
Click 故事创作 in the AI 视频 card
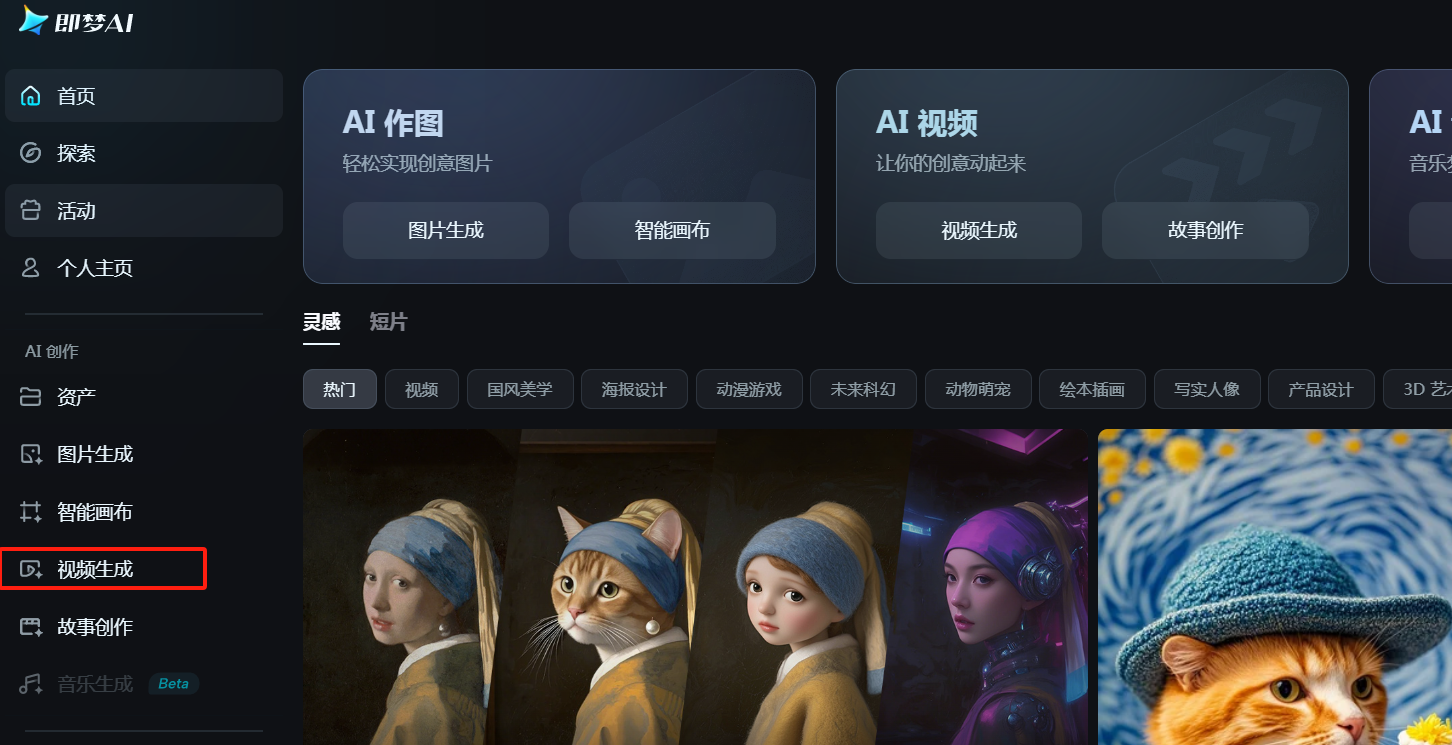[x=1205, y=230]
